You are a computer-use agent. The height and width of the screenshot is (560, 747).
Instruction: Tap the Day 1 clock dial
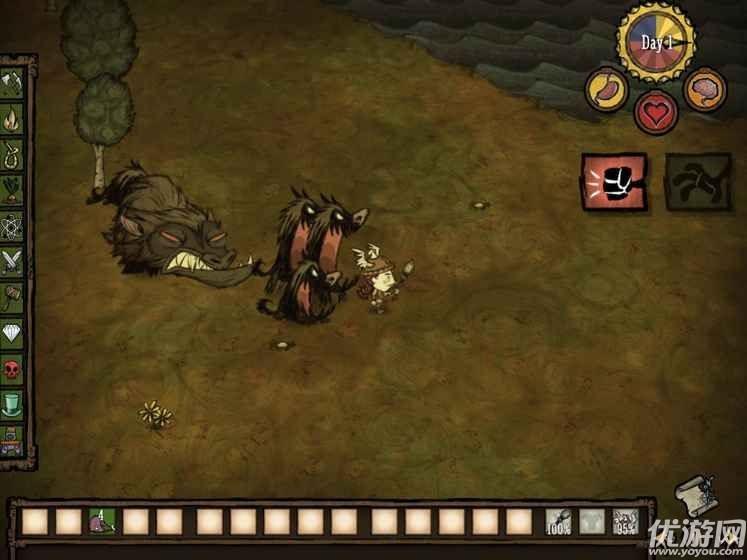pos(655,43)
